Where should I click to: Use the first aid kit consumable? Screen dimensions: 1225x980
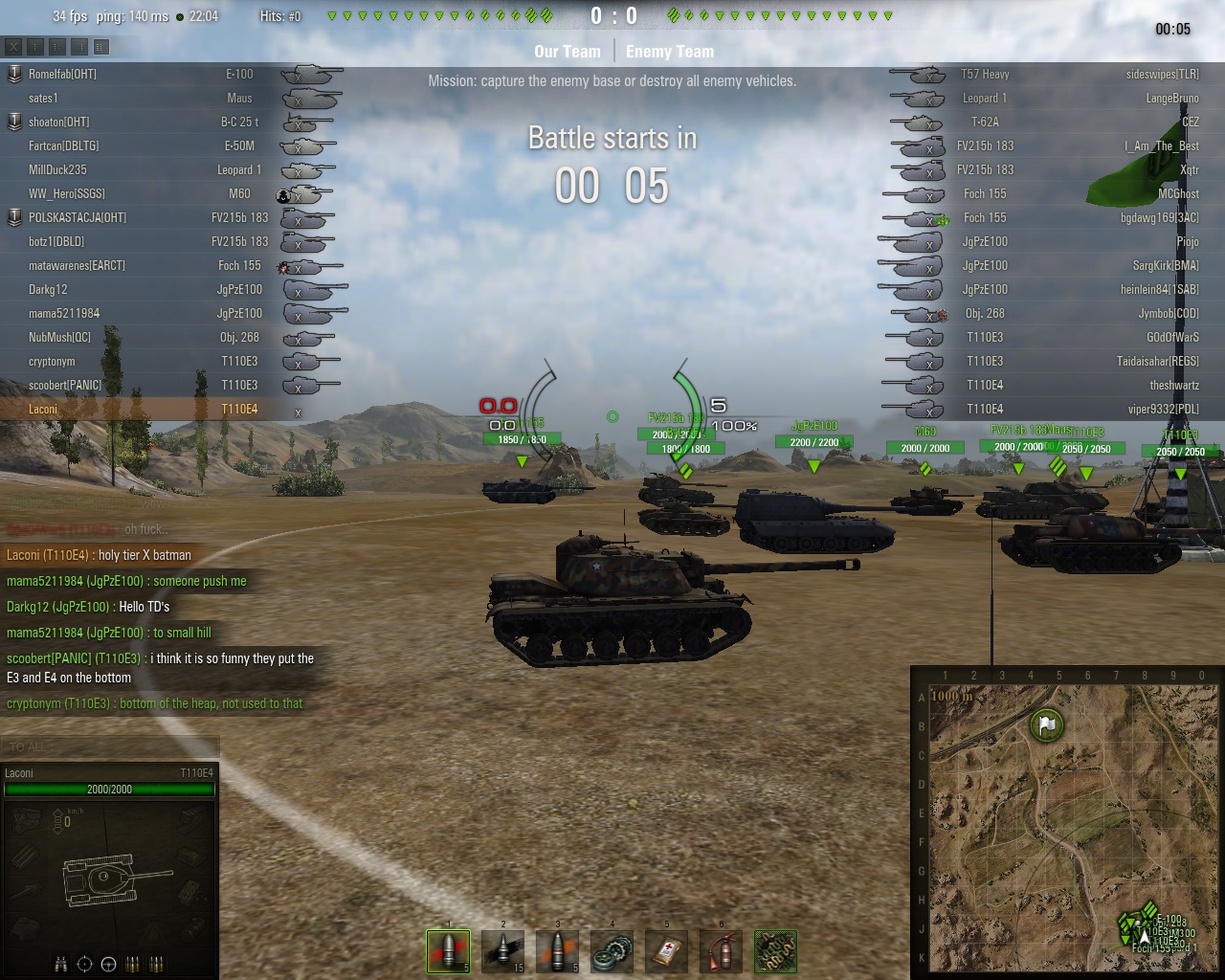click(x=667, y=951)
